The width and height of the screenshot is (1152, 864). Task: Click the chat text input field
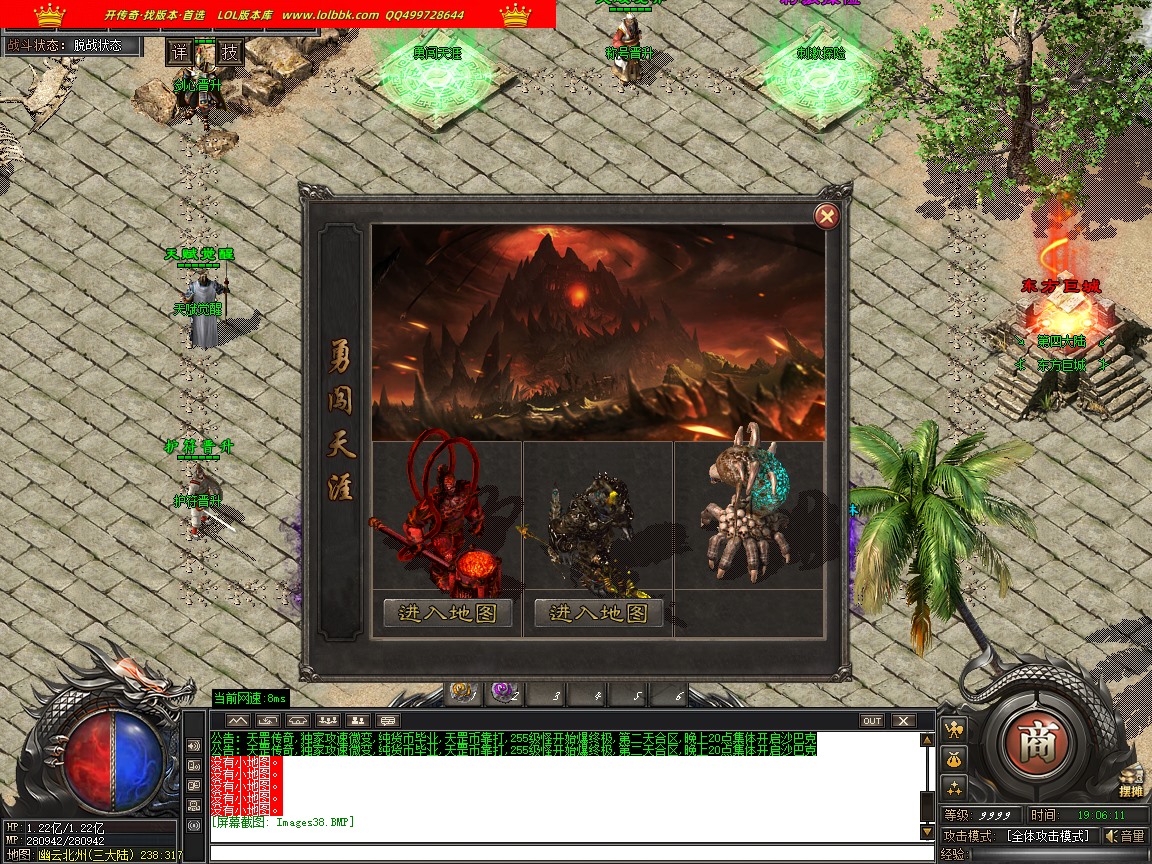tap(570, 853)
